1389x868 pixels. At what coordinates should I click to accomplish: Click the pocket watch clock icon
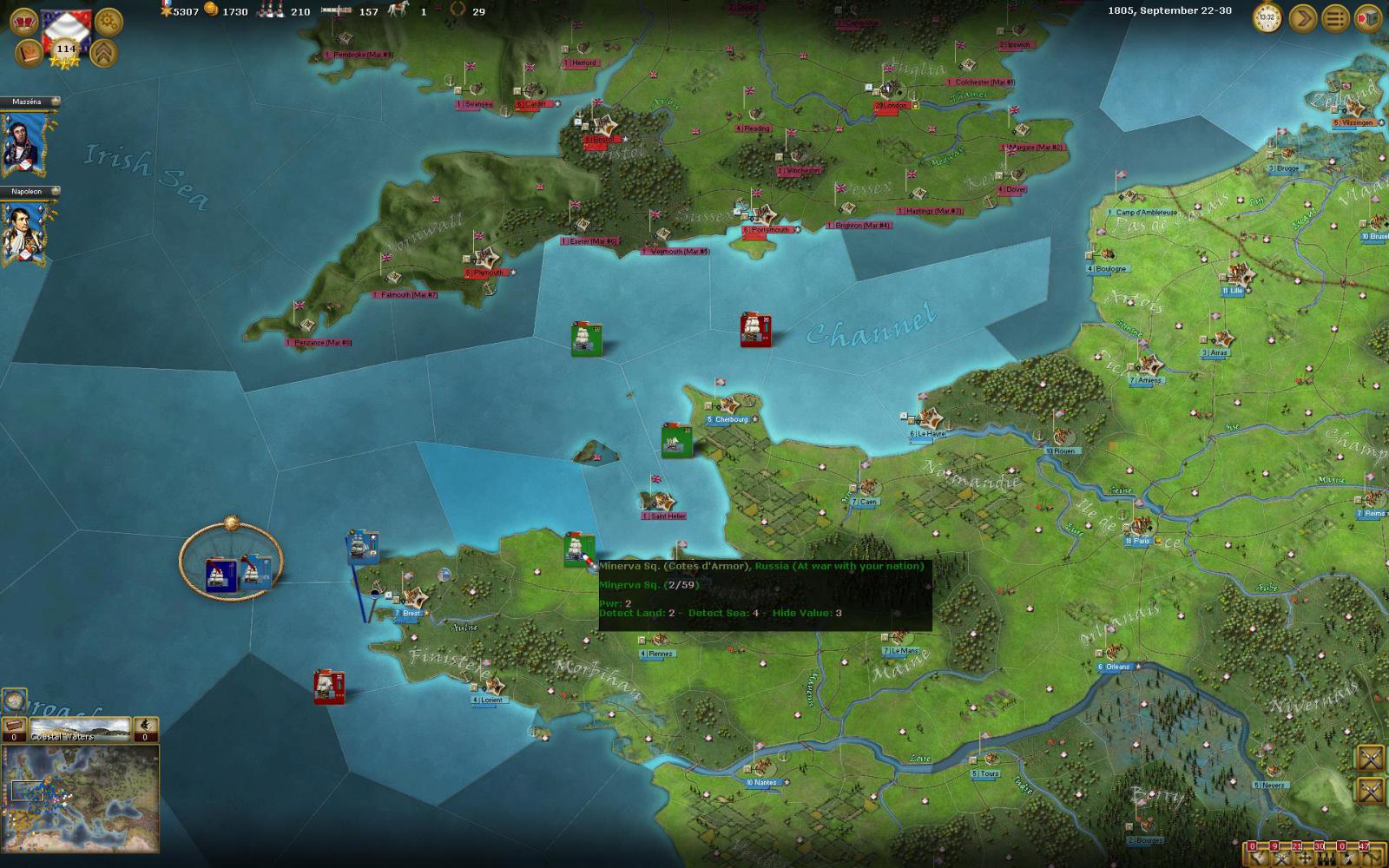click(x=1267, y=17)
